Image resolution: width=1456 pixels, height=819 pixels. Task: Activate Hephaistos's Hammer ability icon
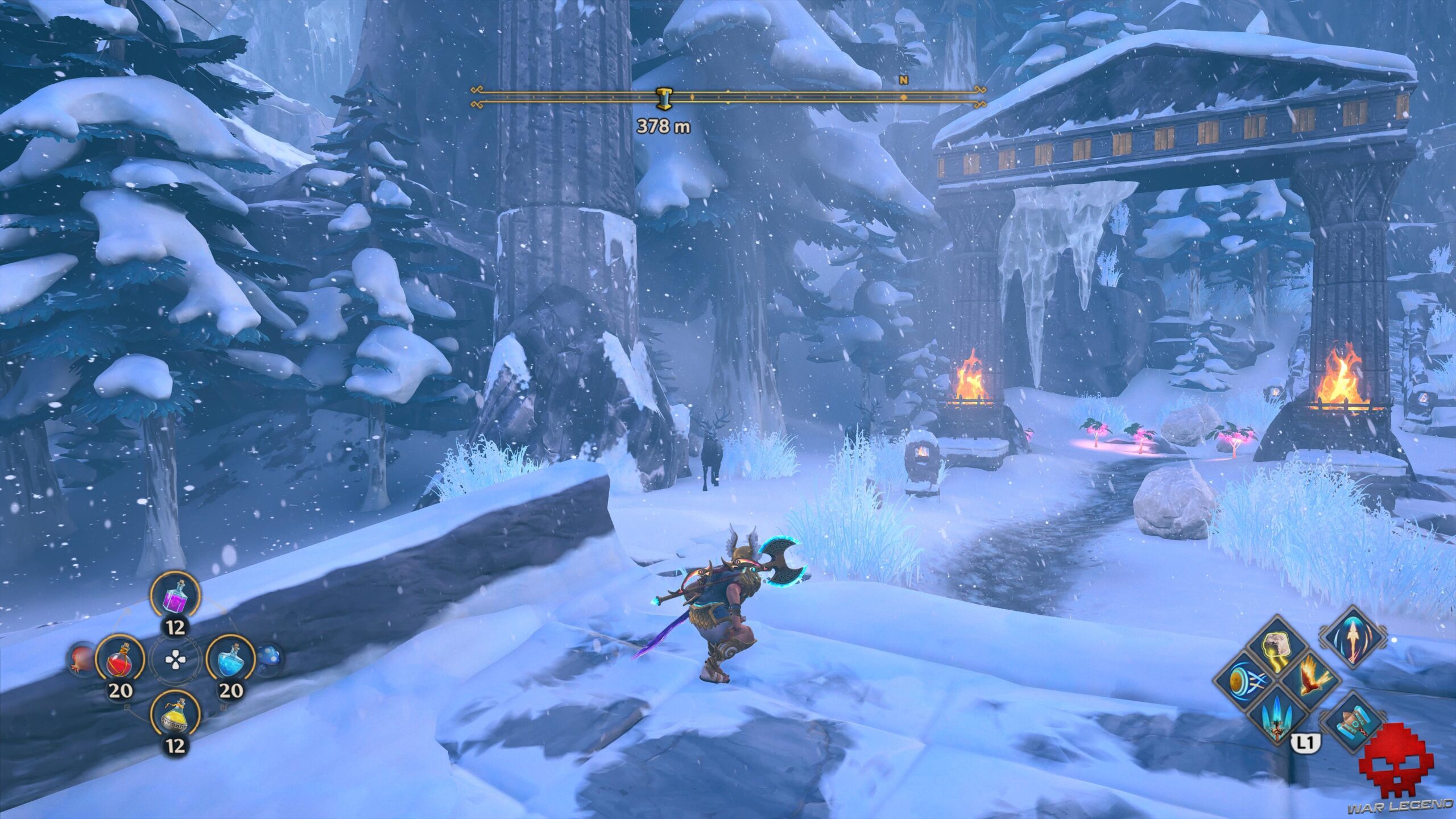pyautogui.click(x=1354, y=721)
